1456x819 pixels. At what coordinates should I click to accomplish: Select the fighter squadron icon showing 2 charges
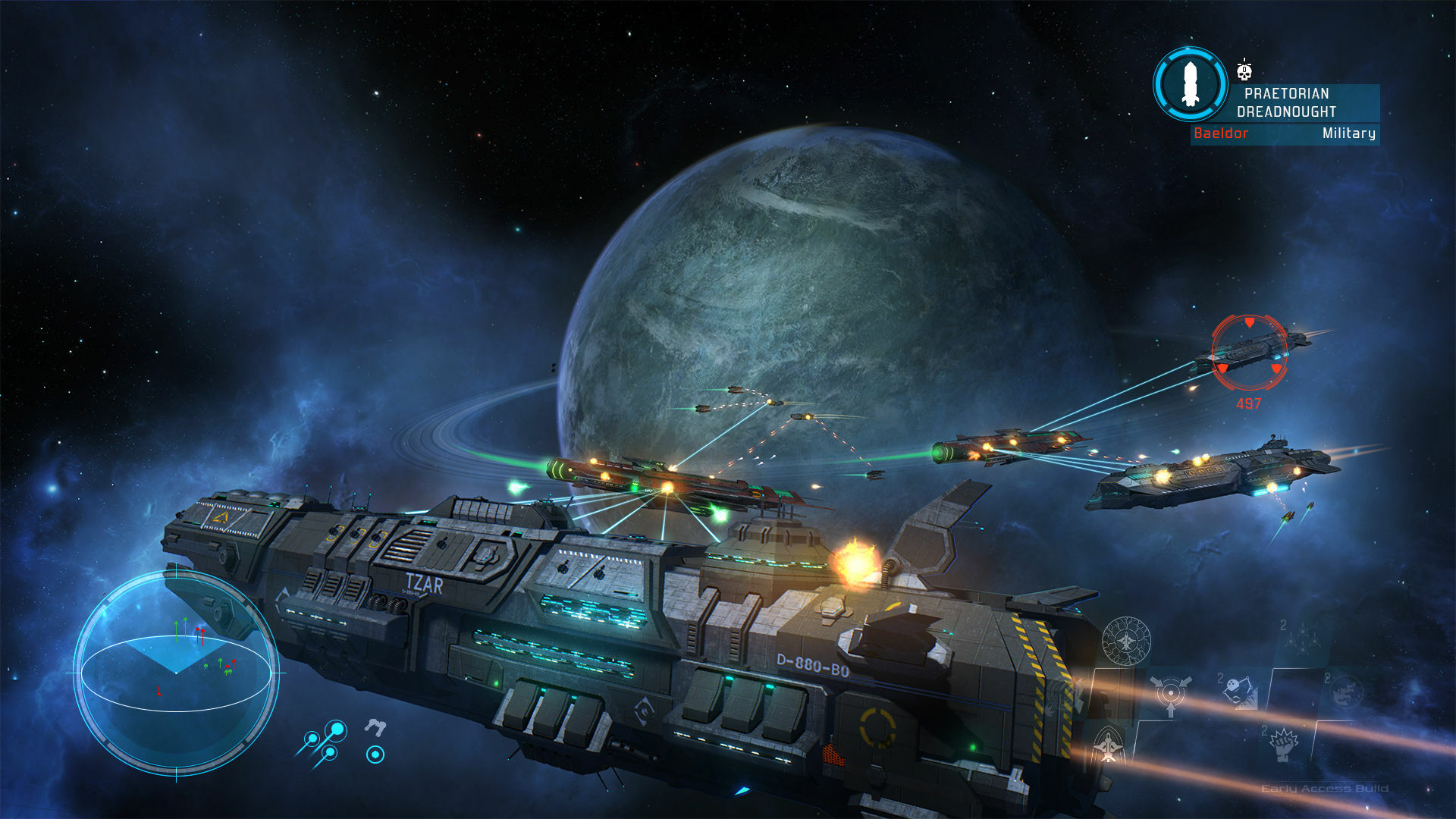tap(1302, 639)
